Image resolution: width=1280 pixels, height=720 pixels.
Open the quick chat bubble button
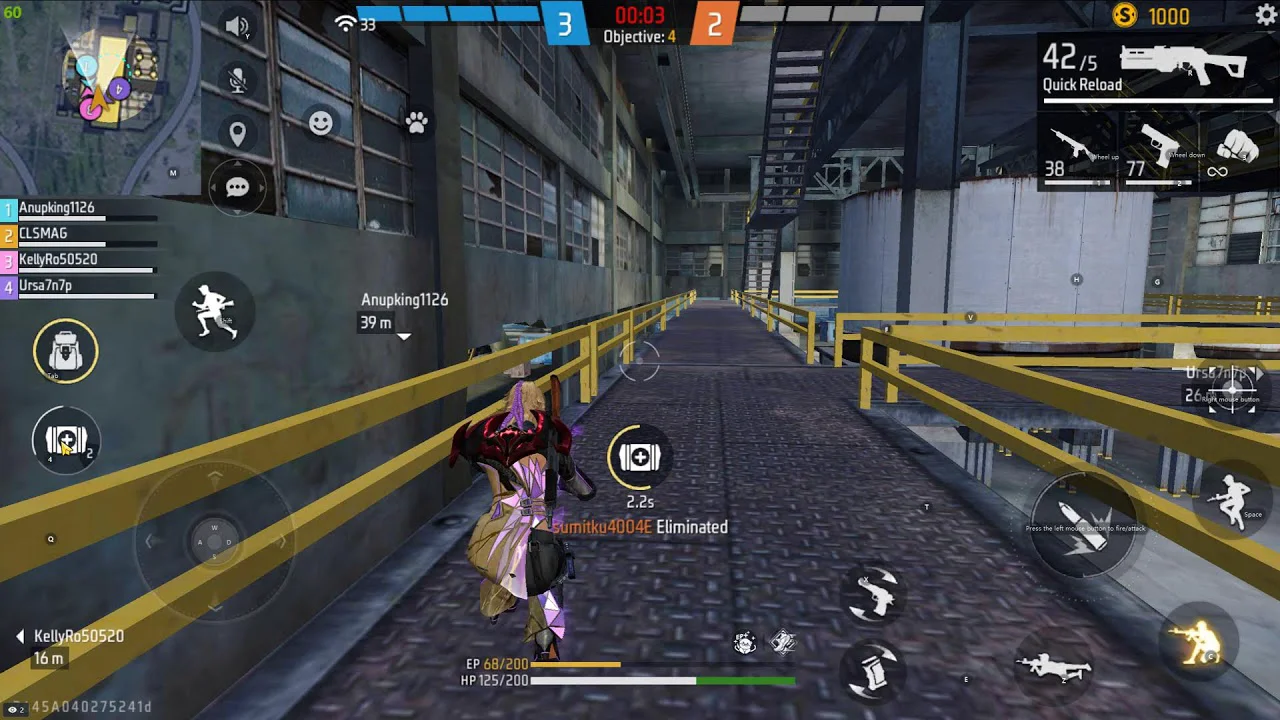237,188
